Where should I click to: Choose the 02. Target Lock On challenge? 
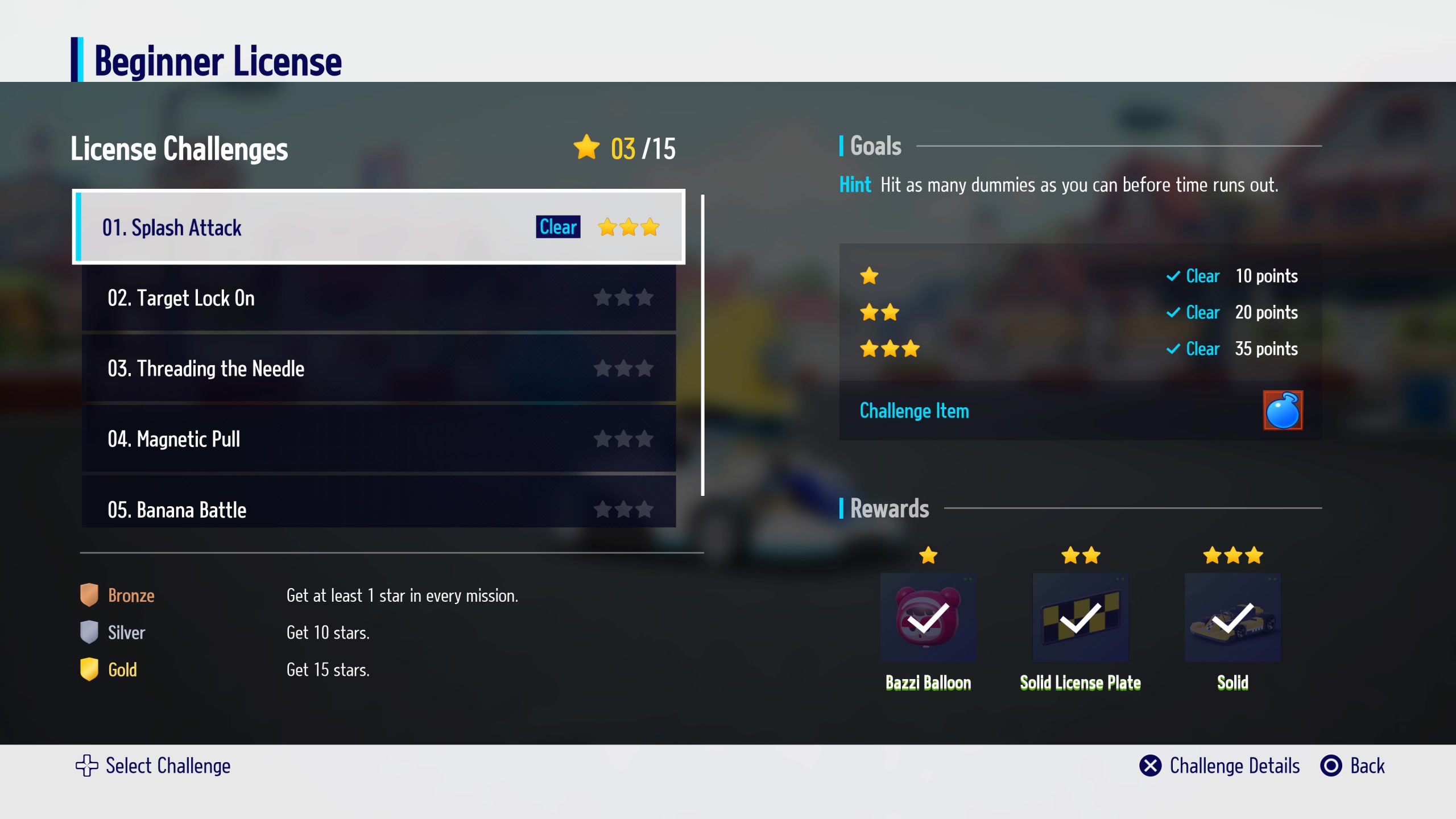tap(378, 298)
